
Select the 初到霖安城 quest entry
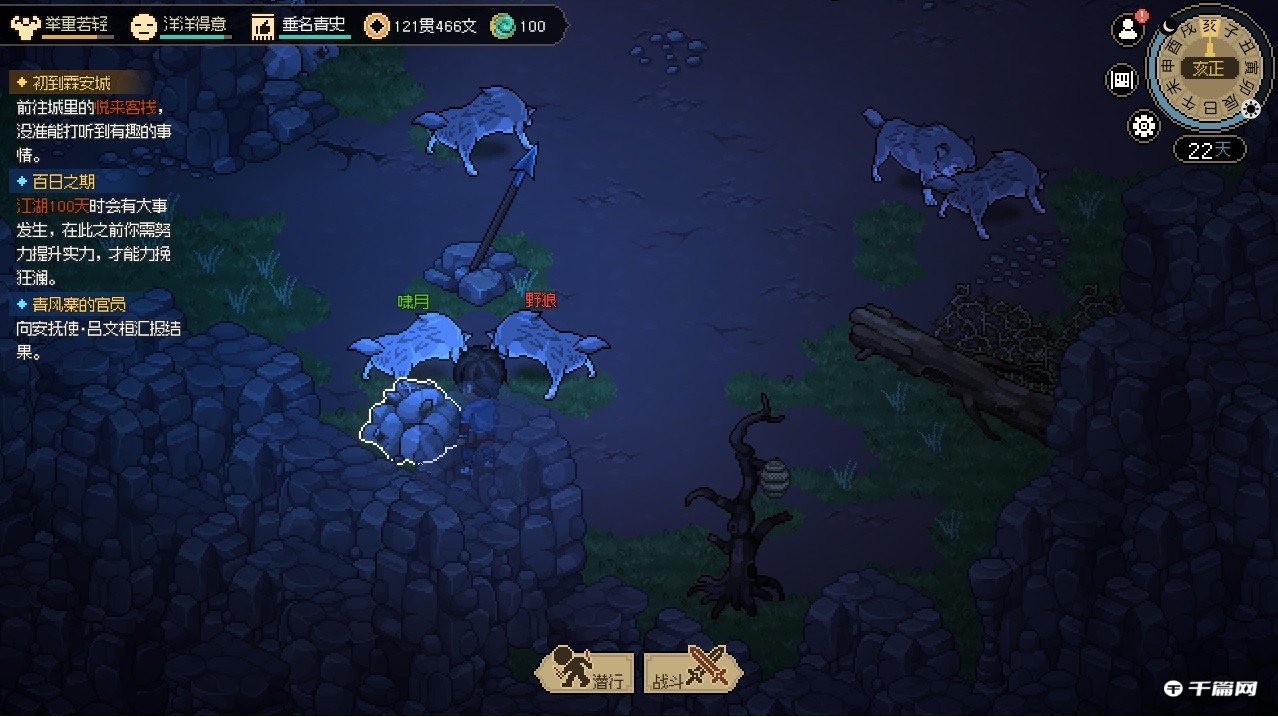coord(72,83)
